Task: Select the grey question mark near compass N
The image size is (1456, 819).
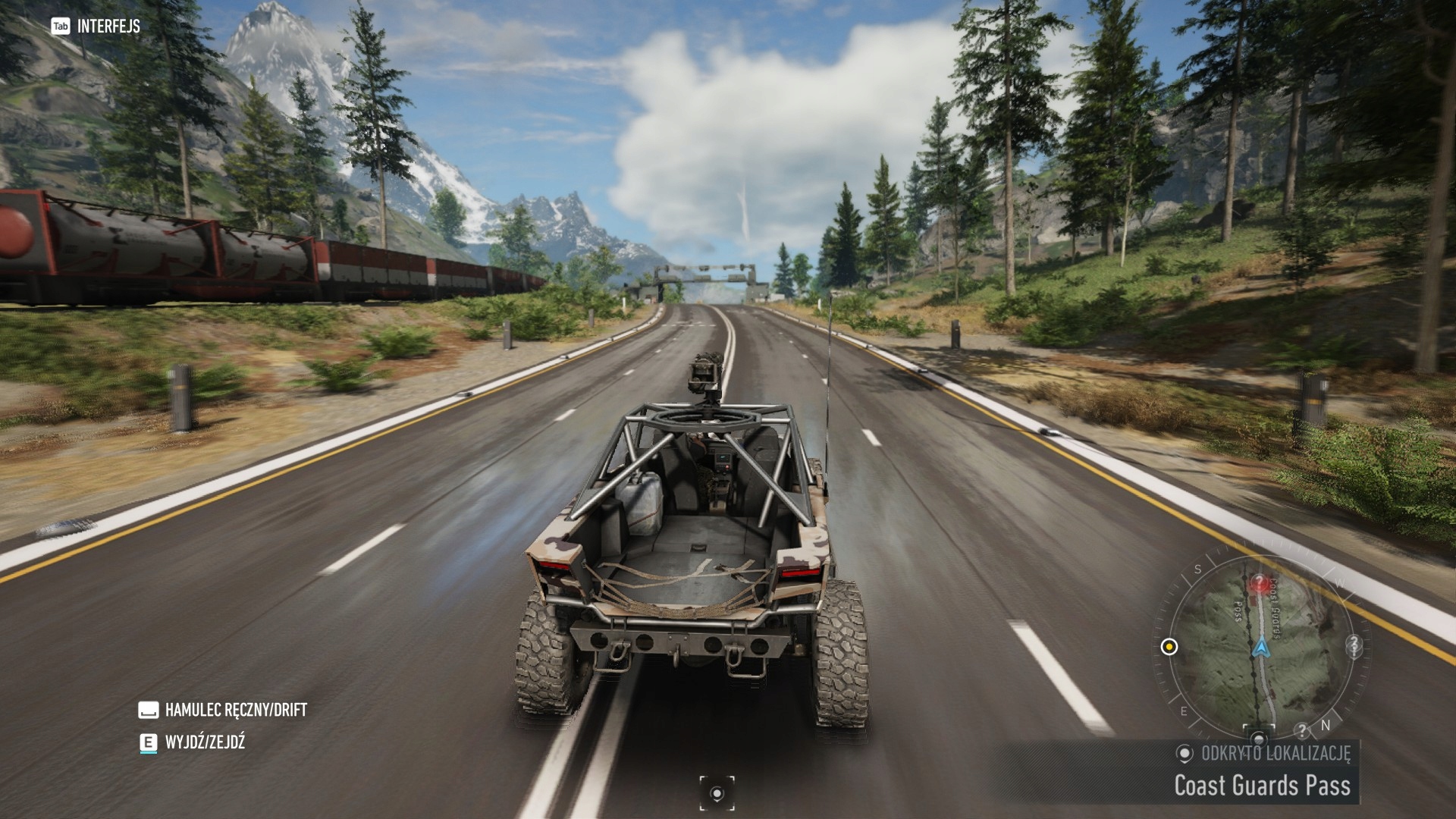Action: (x=1302, y=731)
